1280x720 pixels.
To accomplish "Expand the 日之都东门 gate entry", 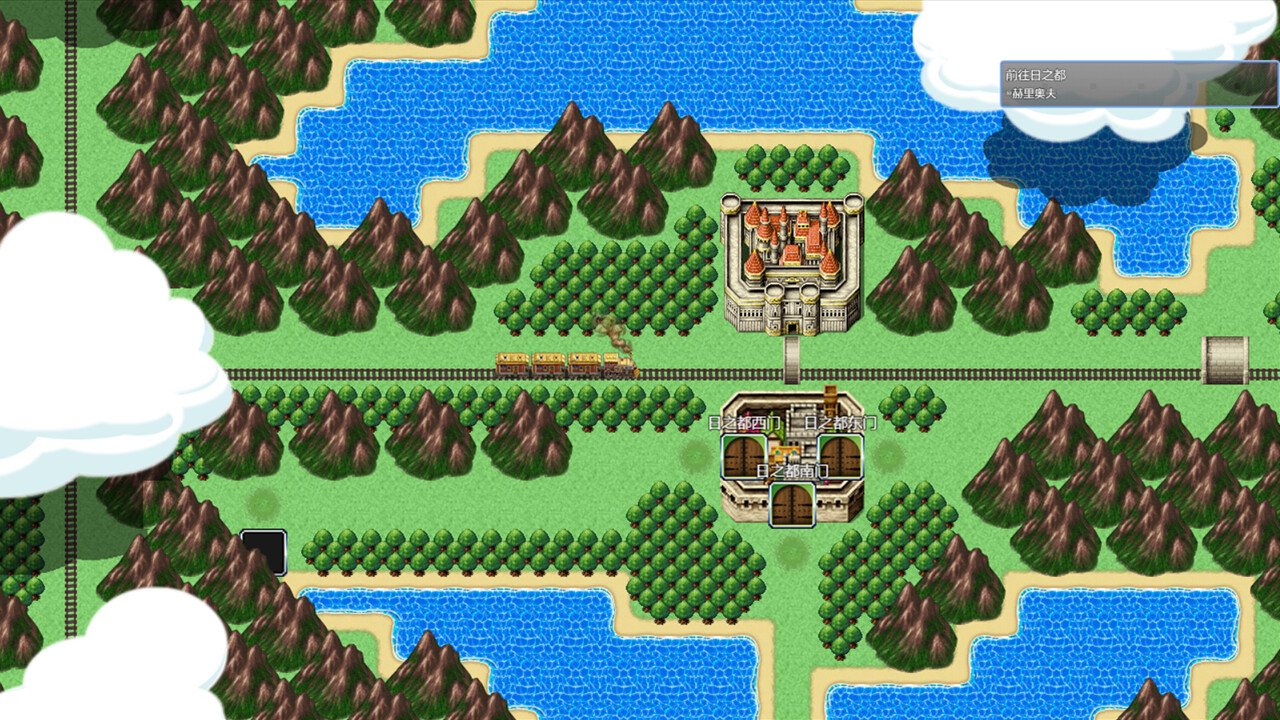I will click(840, 421).
